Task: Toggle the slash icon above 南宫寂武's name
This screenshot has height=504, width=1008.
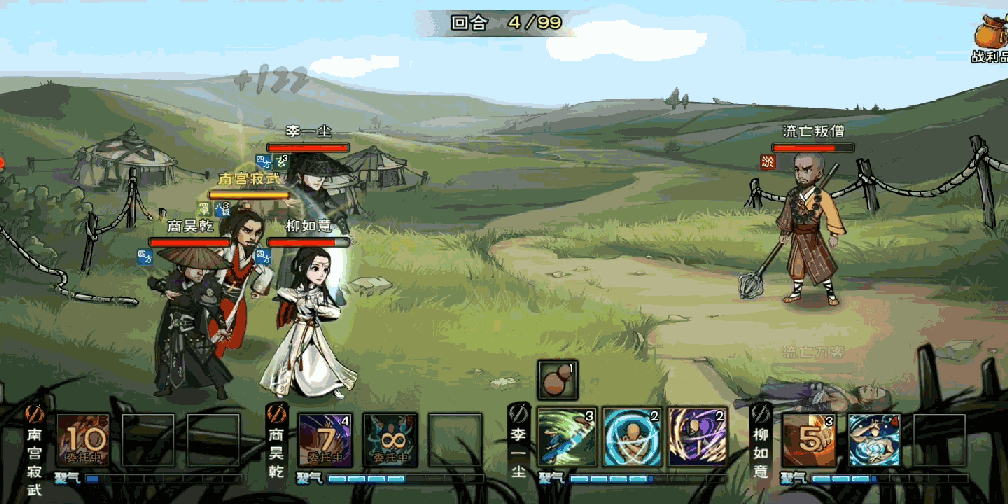Action: click(x=32, y=413)
